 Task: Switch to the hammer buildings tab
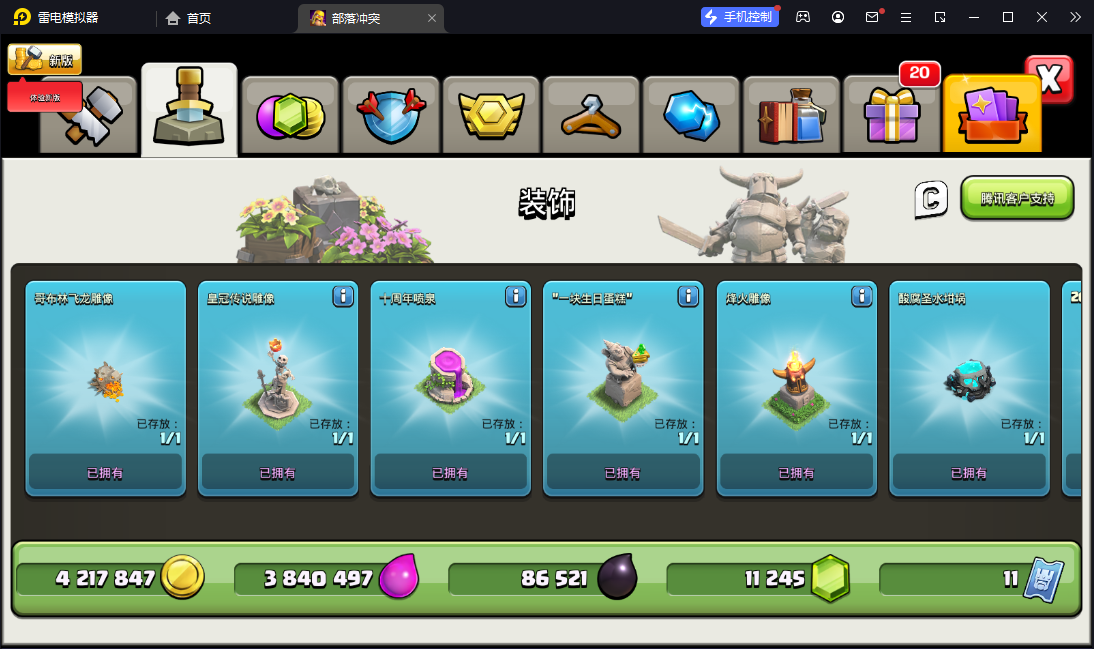(88, 115)
